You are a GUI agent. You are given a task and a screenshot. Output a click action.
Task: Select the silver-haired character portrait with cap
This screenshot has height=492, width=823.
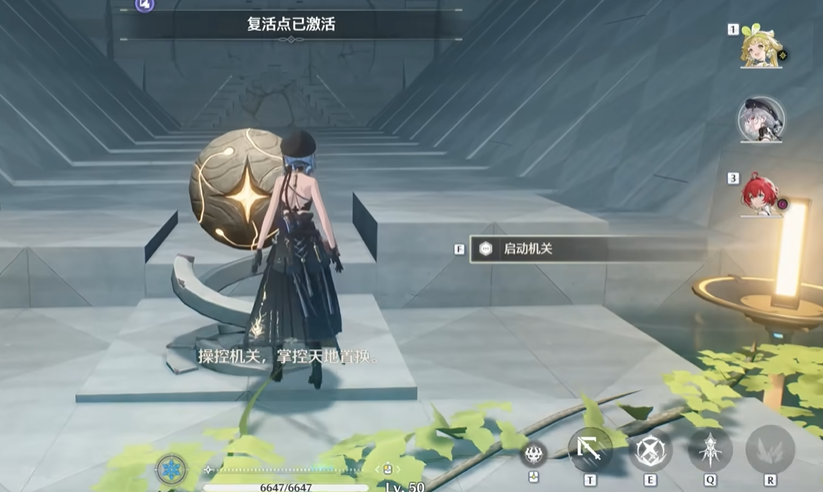[x=760, y=120]
